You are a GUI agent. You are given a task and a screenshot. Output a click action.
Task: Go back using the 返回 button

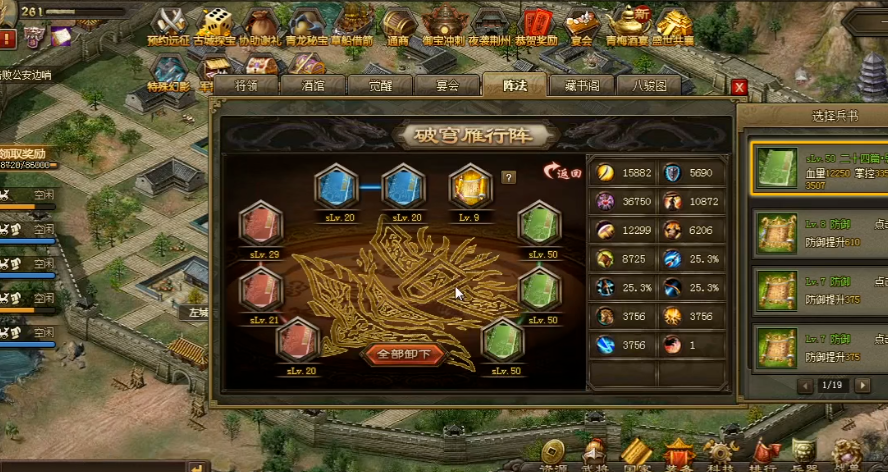click(x=562, y=172)
